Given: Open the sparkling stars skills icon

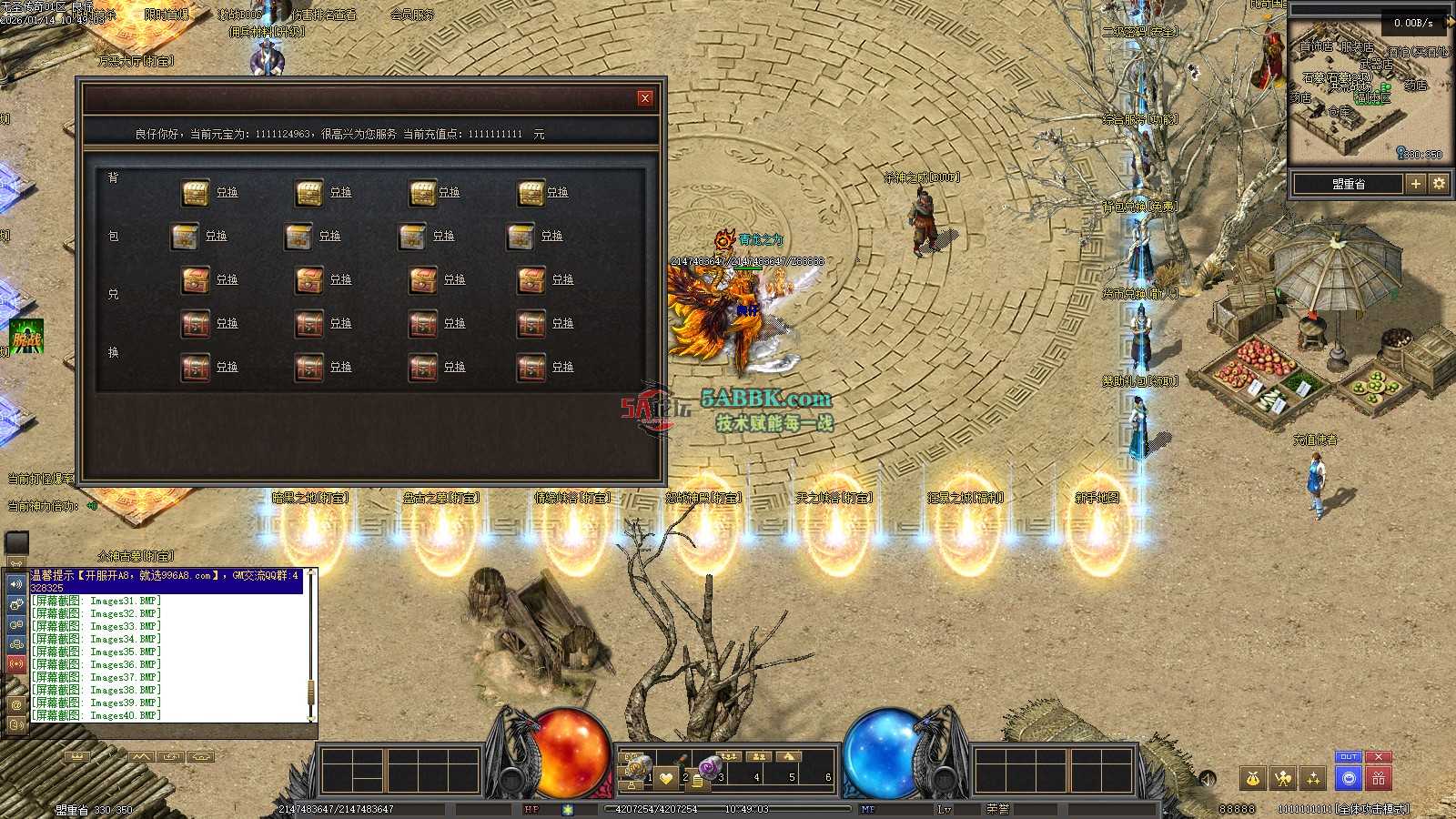Looking at the screenshot, I should point(1313,778).
